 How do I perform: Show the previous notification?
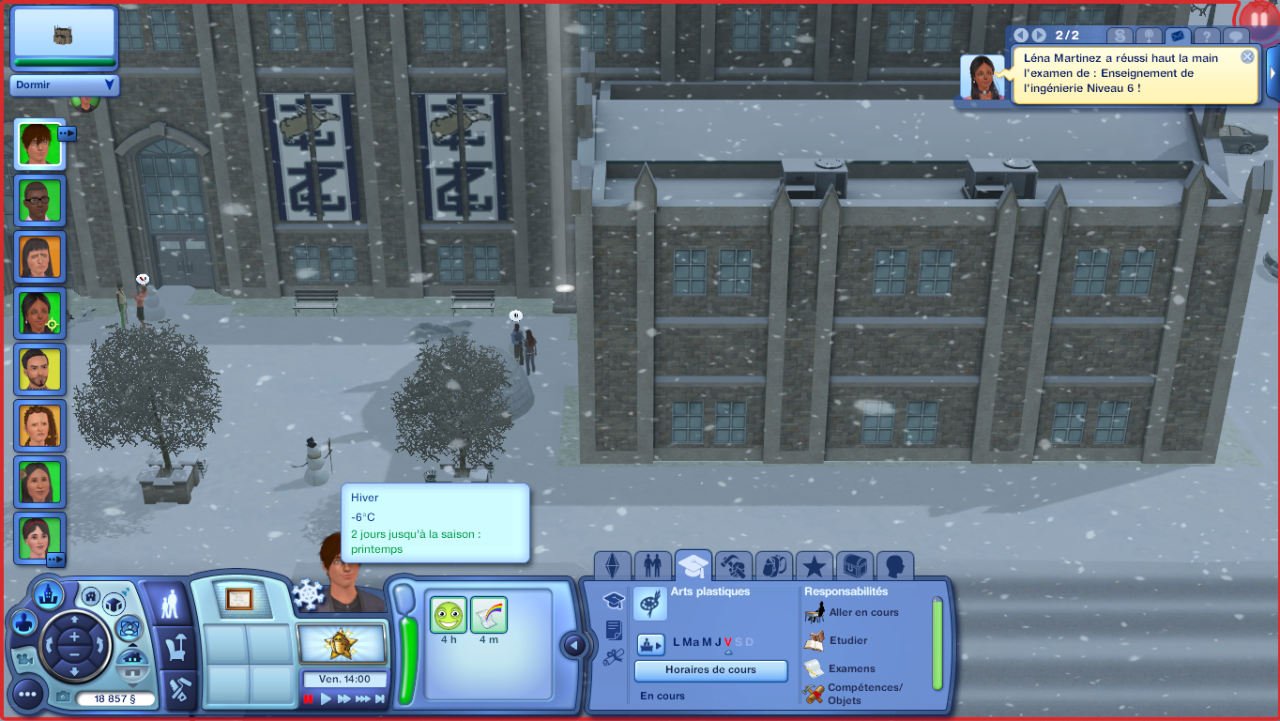point(1021,36)
